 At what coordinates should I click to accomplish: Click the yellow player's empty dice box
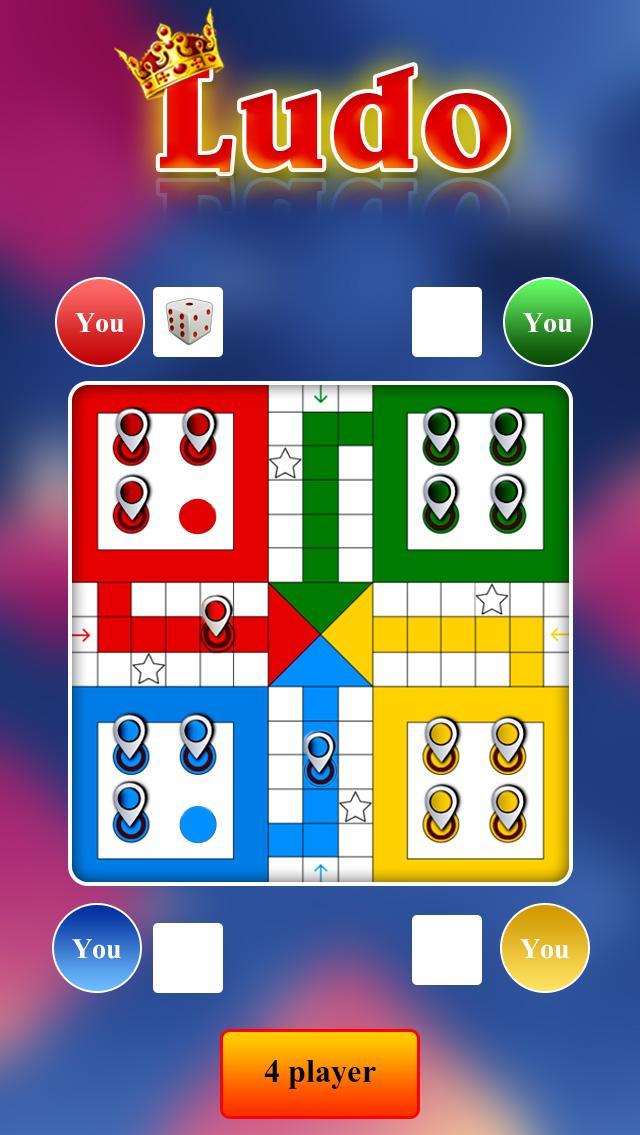click(447, 949)
